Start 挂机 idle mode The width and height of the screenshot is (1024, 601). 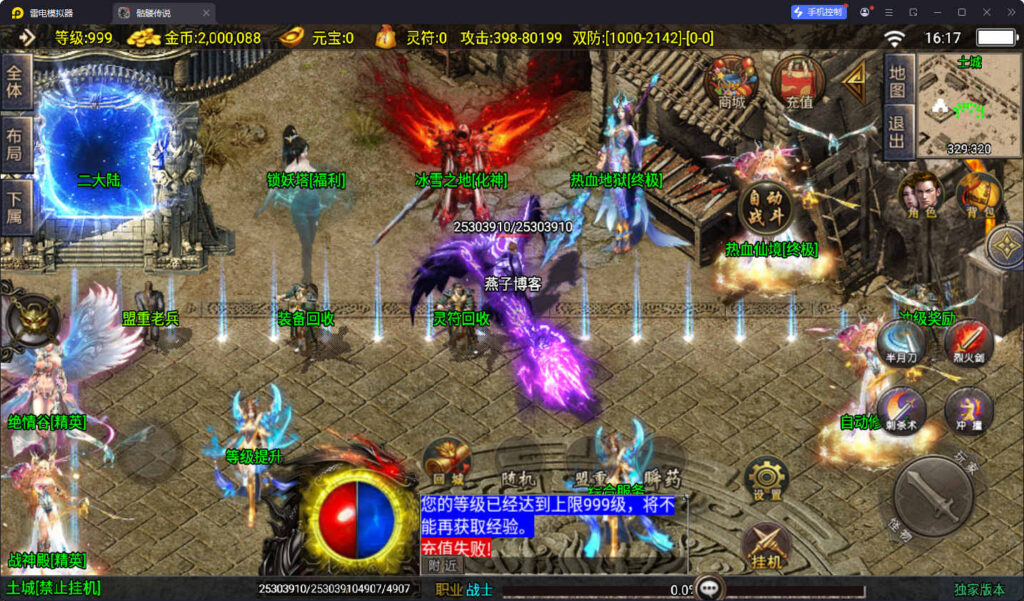766,547
